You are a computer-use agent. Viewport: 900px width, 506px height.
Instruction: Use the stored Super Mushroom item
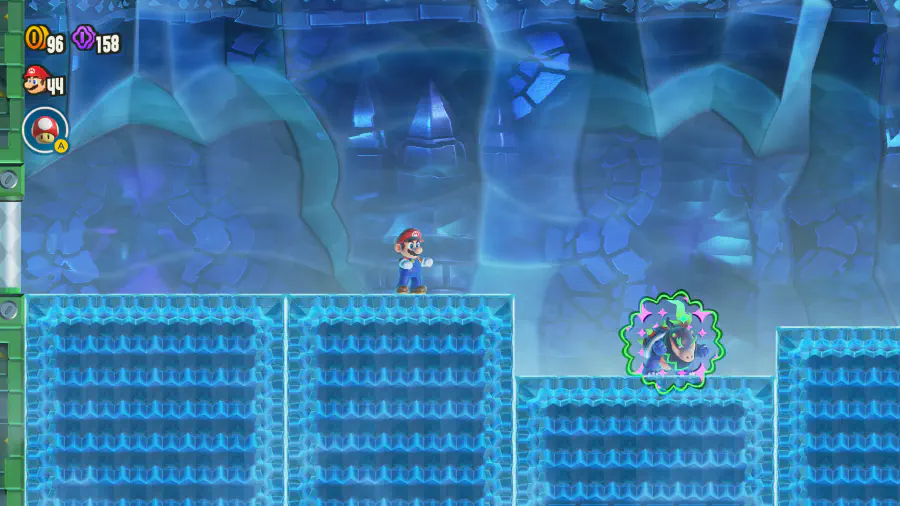tap(45, 129)
